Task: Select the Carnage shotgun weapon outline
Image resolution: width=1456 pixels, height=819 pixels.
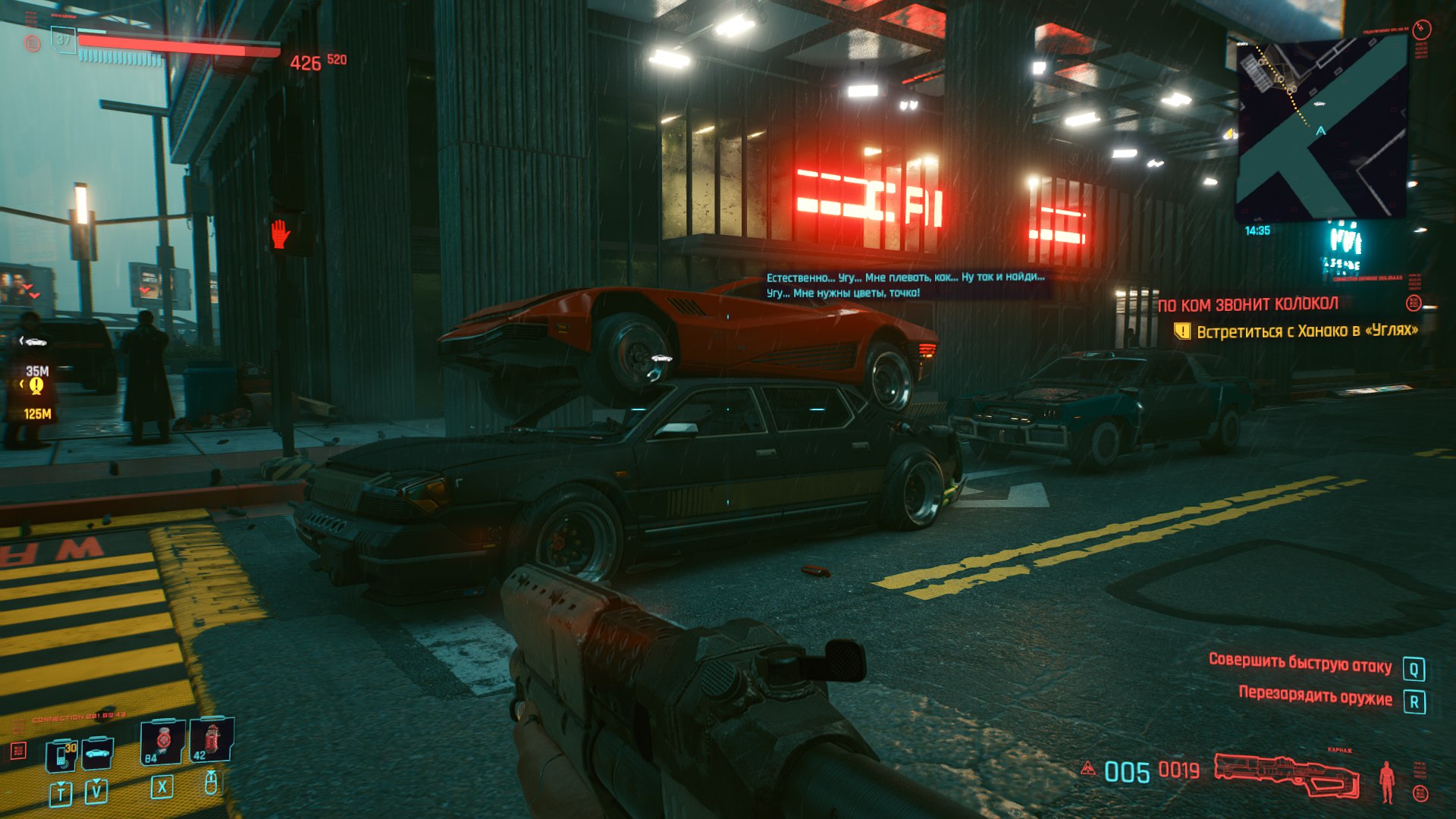Action: (1285, 773)
